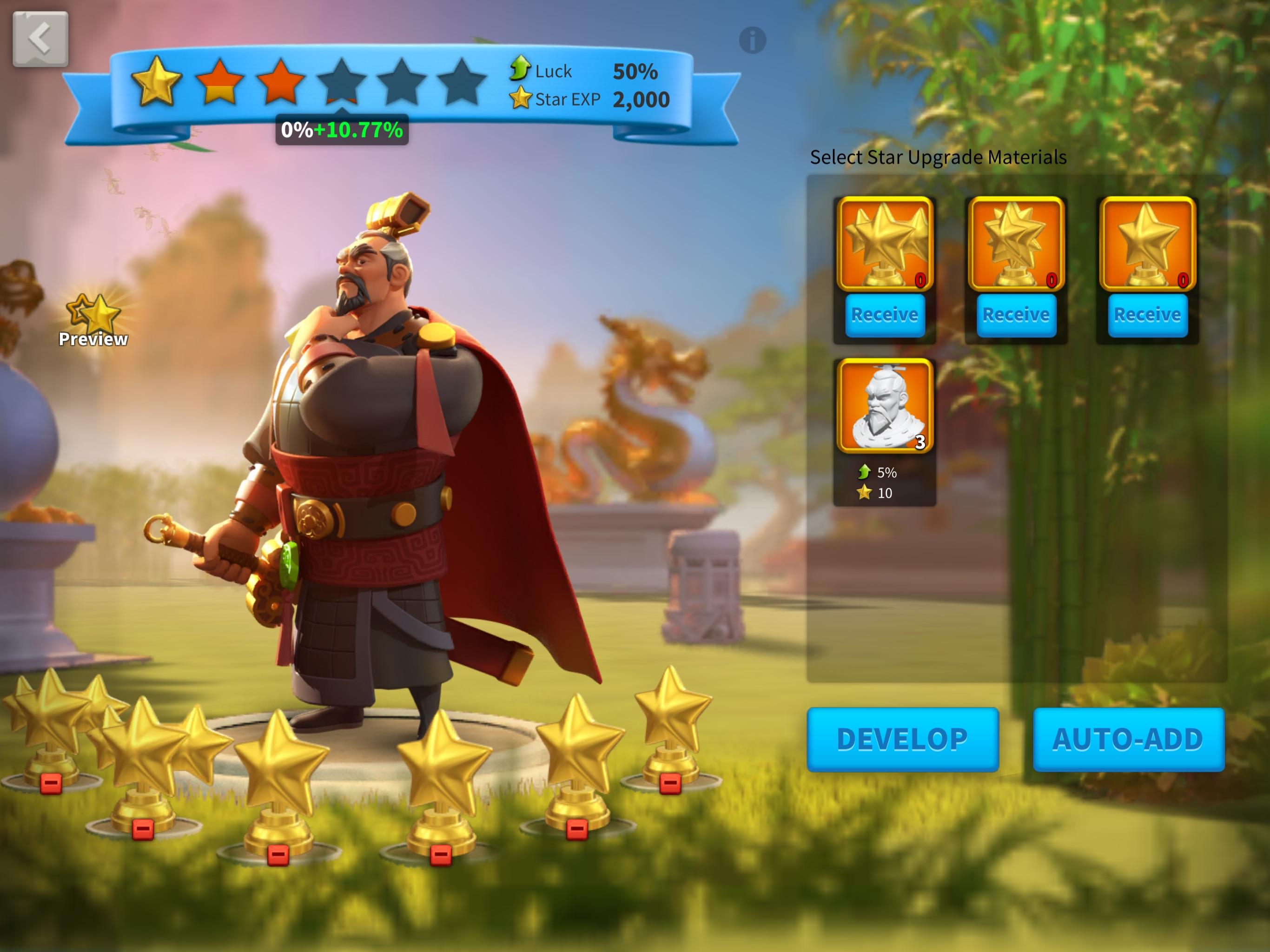Click the back arrow in the top-left corner
Image resolution: width=1270 pixels, height=952 pixels.
pyautogui.click(x=39, y=38)
